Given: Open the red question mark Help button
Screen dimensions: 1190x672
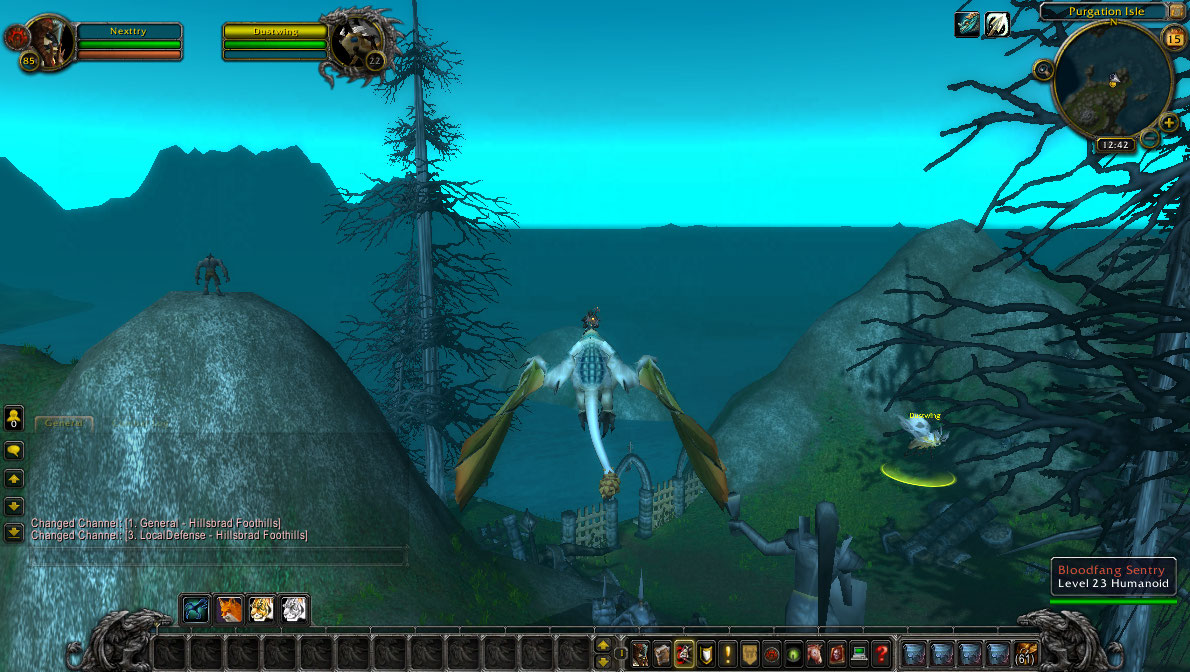Looking at the screenshot, I should pyautogui.click(x=880, y=654).
